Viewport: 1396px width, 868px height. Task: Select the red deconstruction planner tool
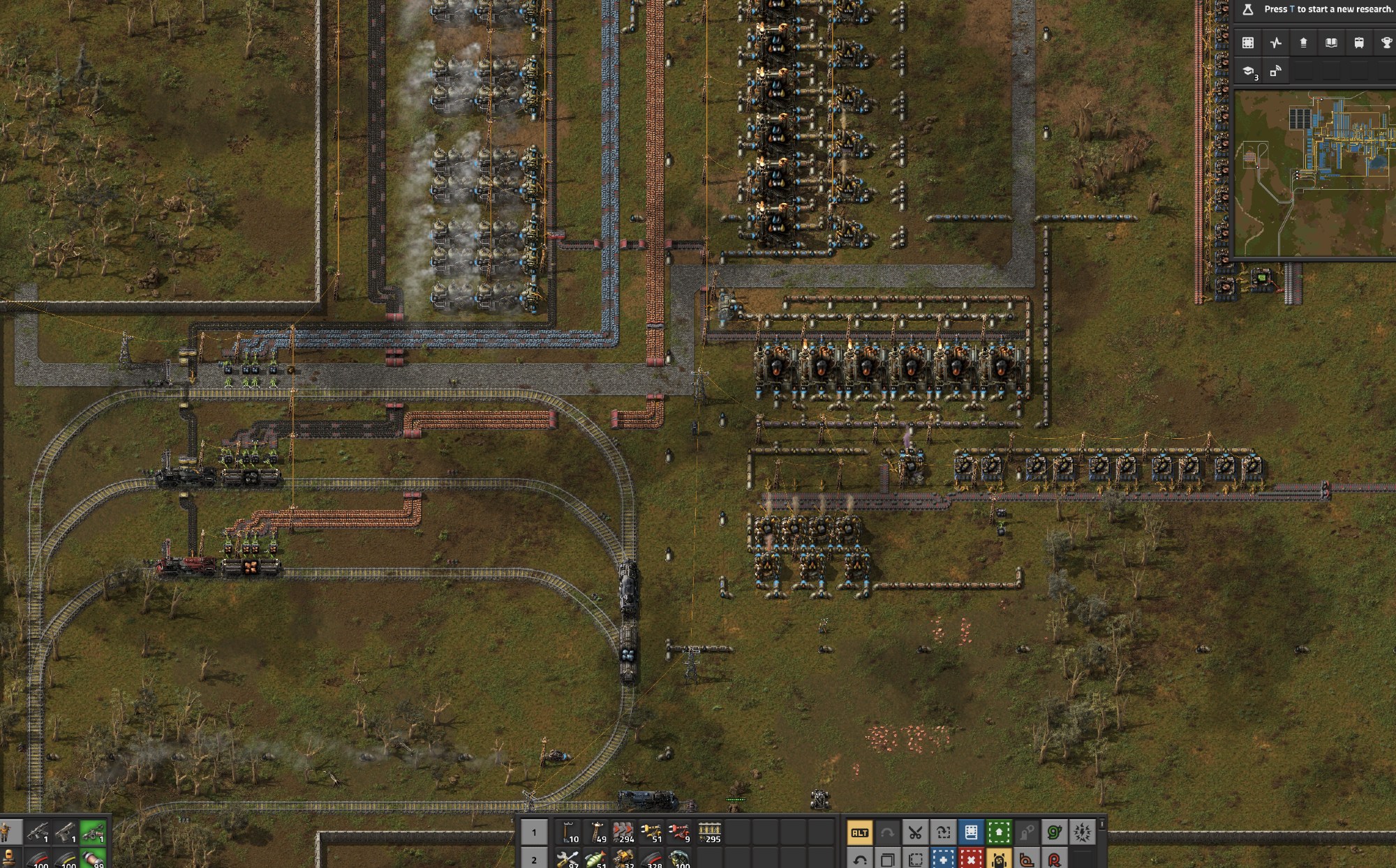pyautogui.click(x=971, y=858)
